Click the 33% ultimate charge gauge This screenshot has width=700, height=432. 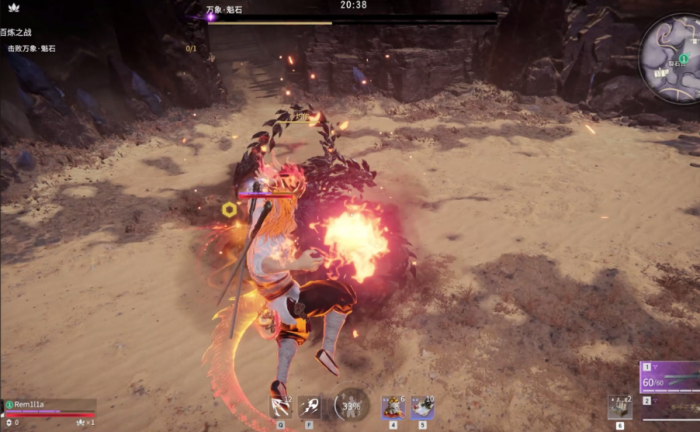click(x=352, y=405)
